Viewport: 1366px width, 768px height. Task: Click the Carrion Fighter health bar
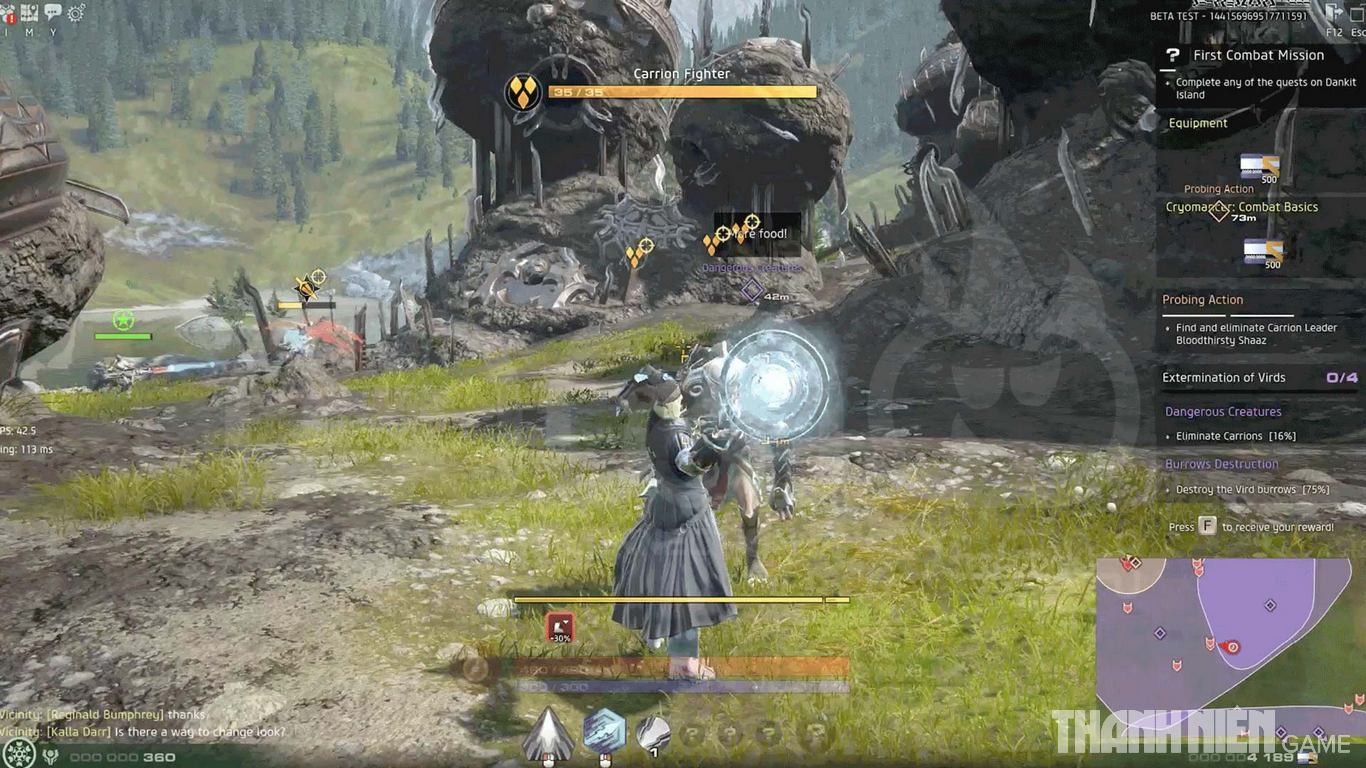(681, 92)
